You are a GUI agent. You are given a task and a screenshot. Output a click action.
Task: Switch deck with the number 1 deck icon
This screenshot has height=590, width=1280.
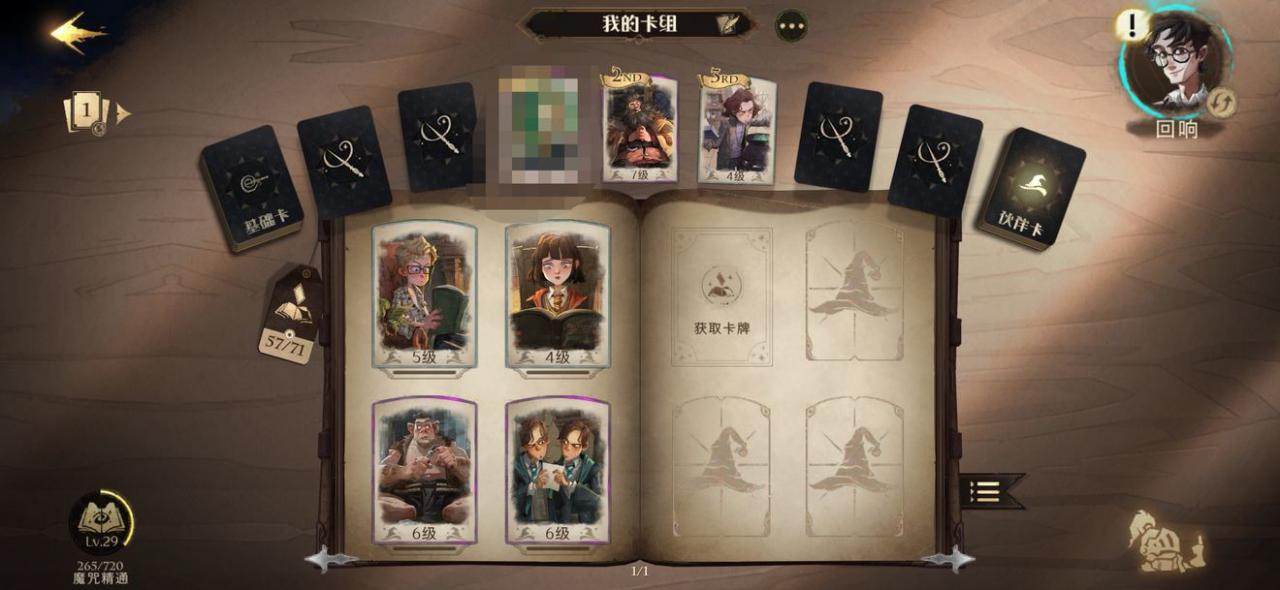point(89,112)
